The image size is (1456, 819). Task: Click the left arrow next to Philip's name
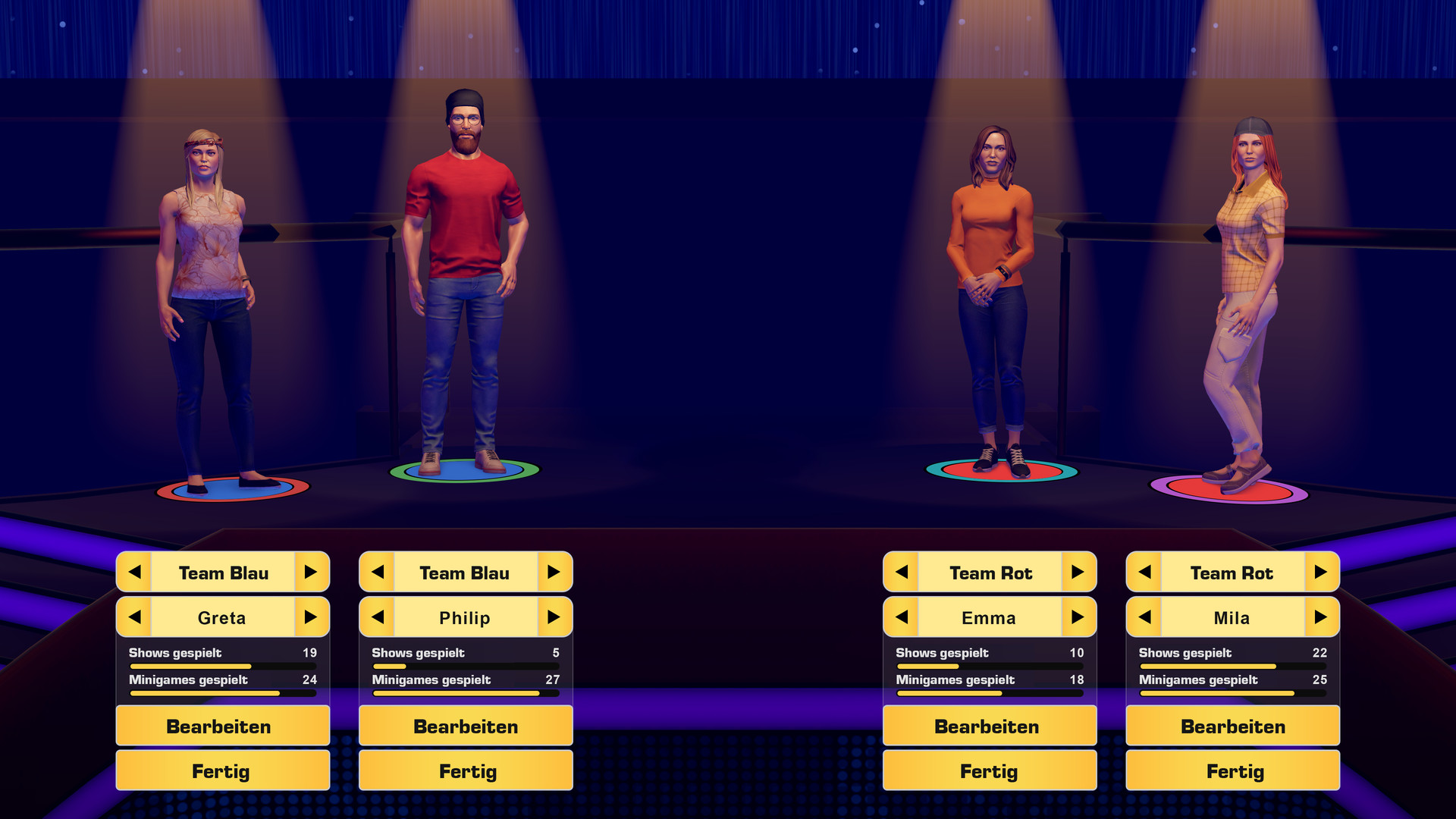click(x=377, y=617)
